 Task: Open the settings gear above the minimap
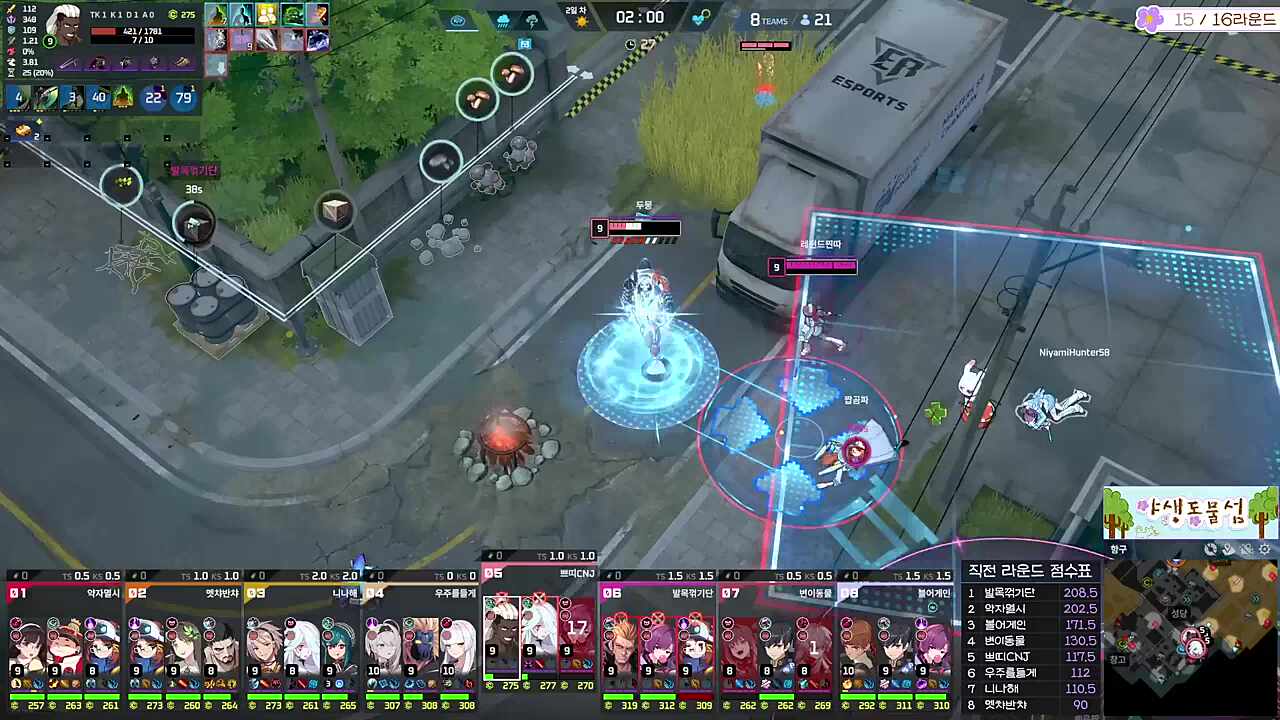[x=1264, y=549]
